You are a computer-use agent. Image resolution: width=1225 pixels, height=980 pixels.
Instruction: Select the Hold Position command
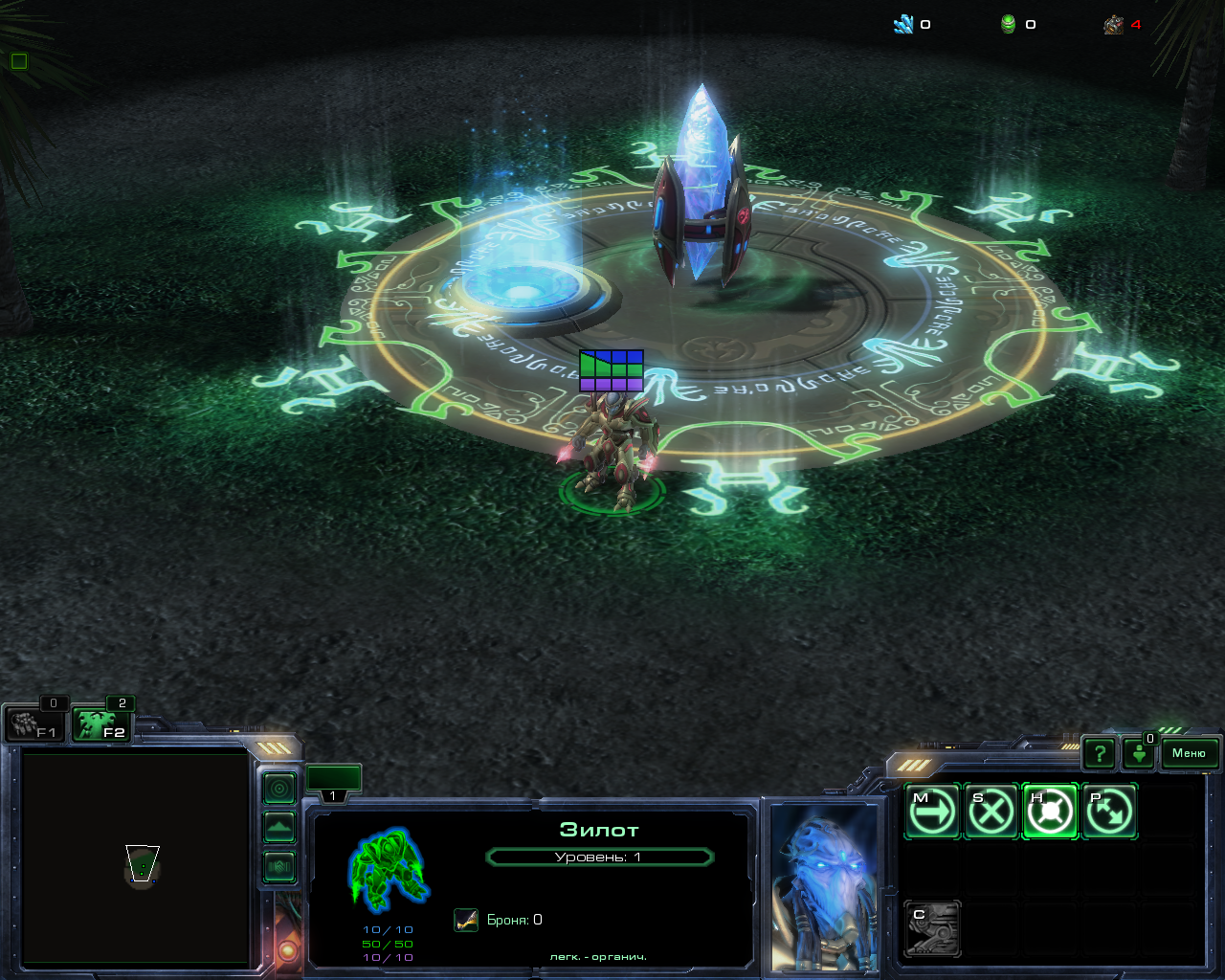[x=1050, y=812]
